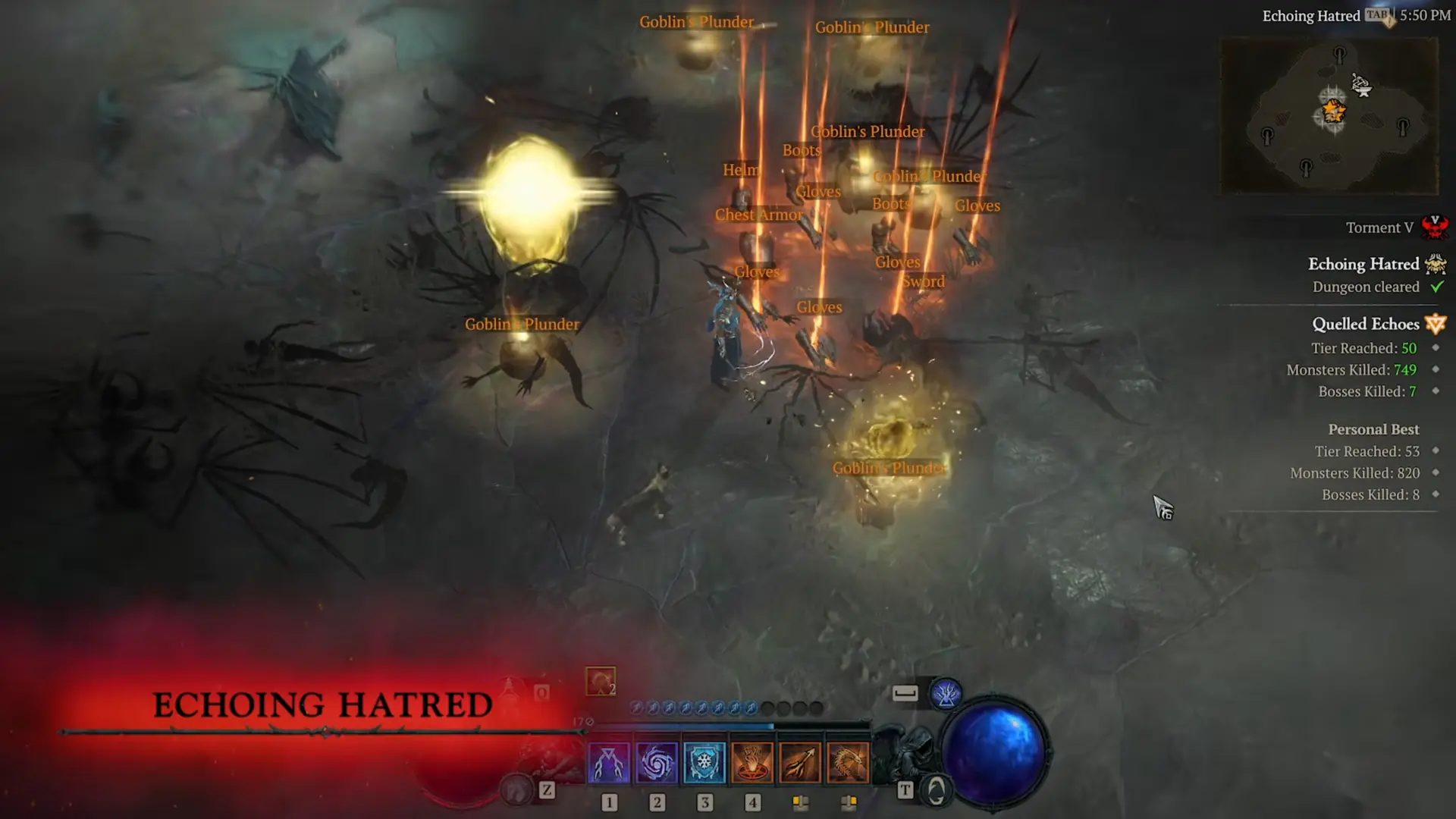Click the green Dungeon cleared checkmark
This screenshot has height=819, width=1456.
[x=1437, y=287]
